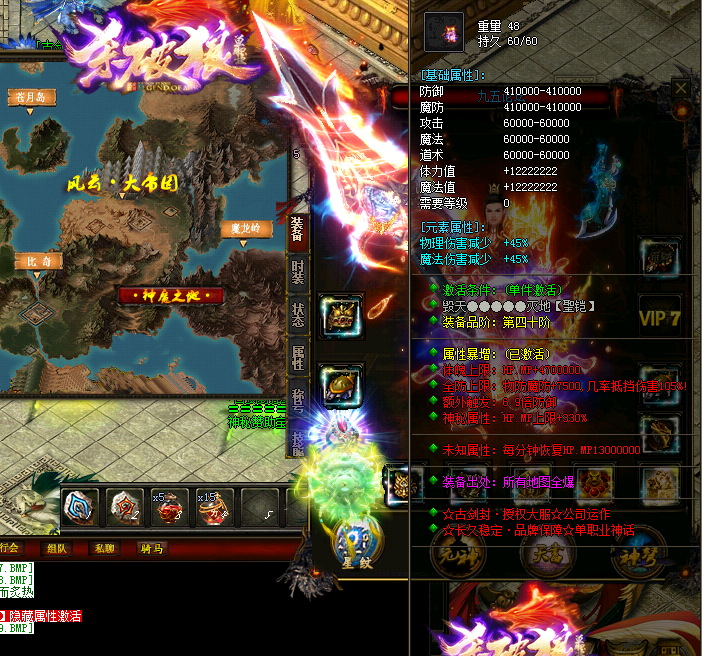Viewport: 702px width, 656px height.
Task: Switch to the 装备 equipment tab
Action: click(297, 230)
